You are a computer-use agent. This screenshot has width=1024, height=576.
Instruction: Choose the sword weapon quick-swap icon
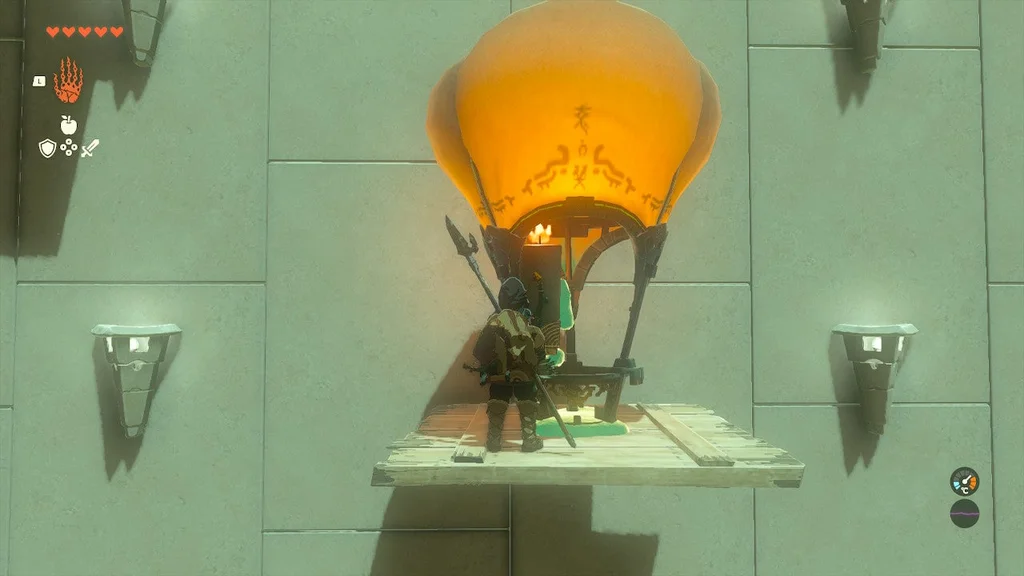tap(90, 148)
